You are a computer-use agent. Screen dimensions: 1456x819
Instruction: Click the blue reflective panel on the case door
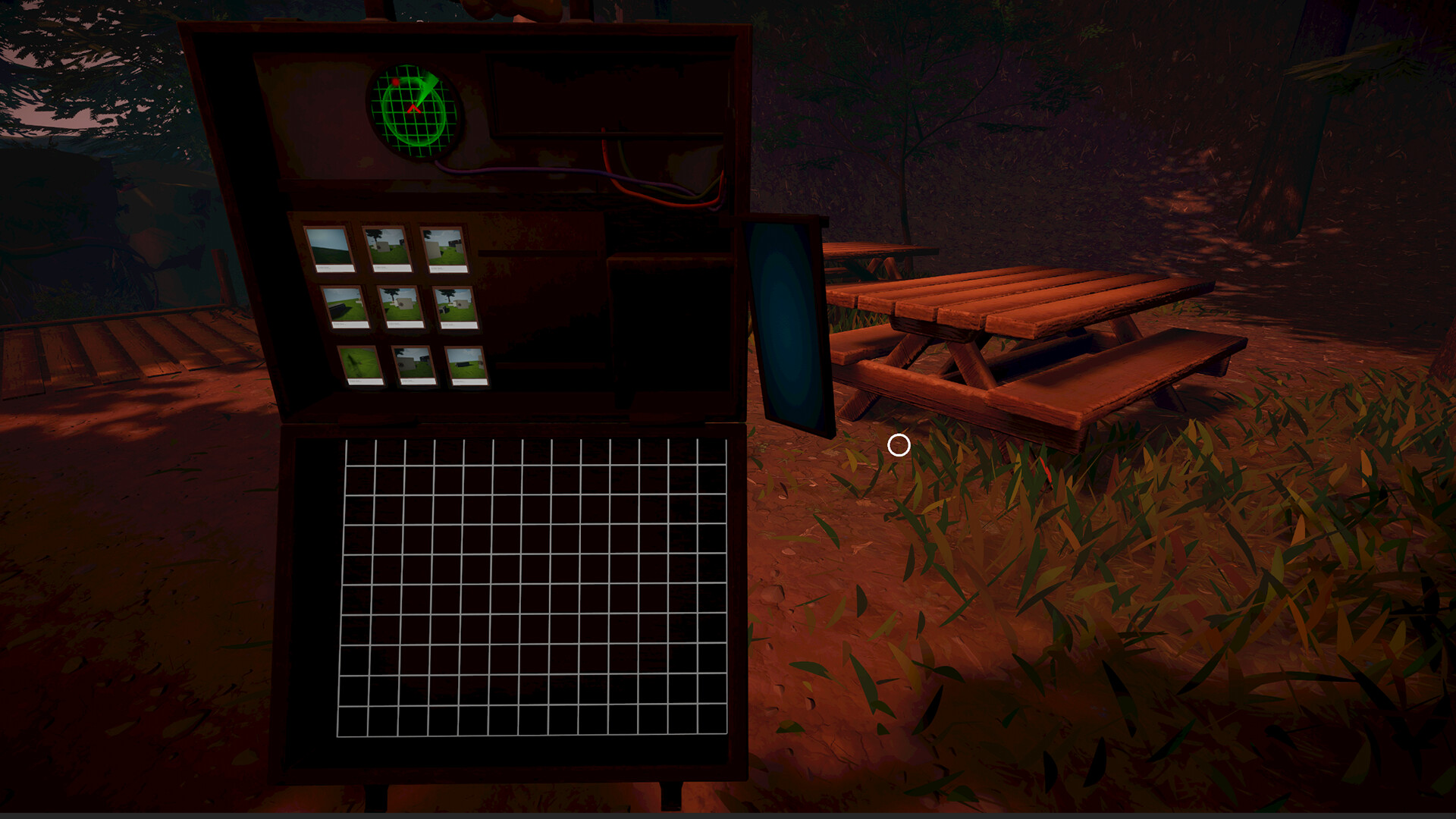pyautogui.click(x=785, y=318)
